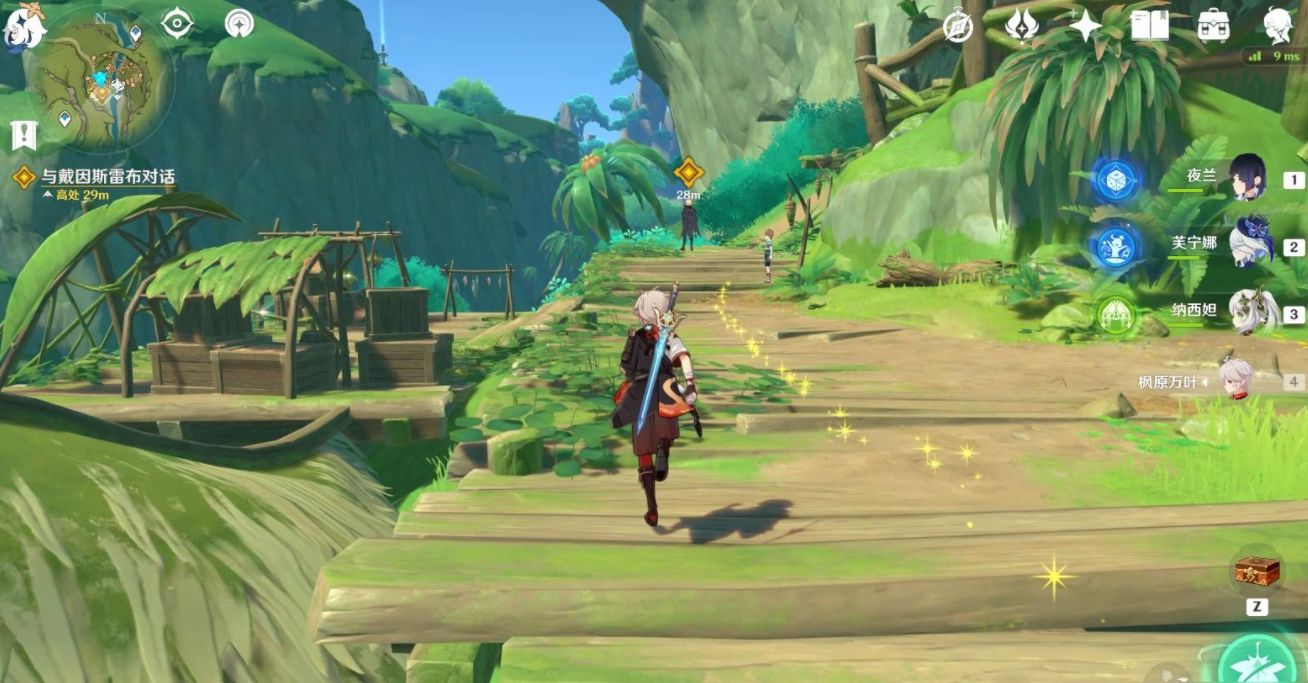
Task: Open the compass icon in the top bar
Action: 958,26
